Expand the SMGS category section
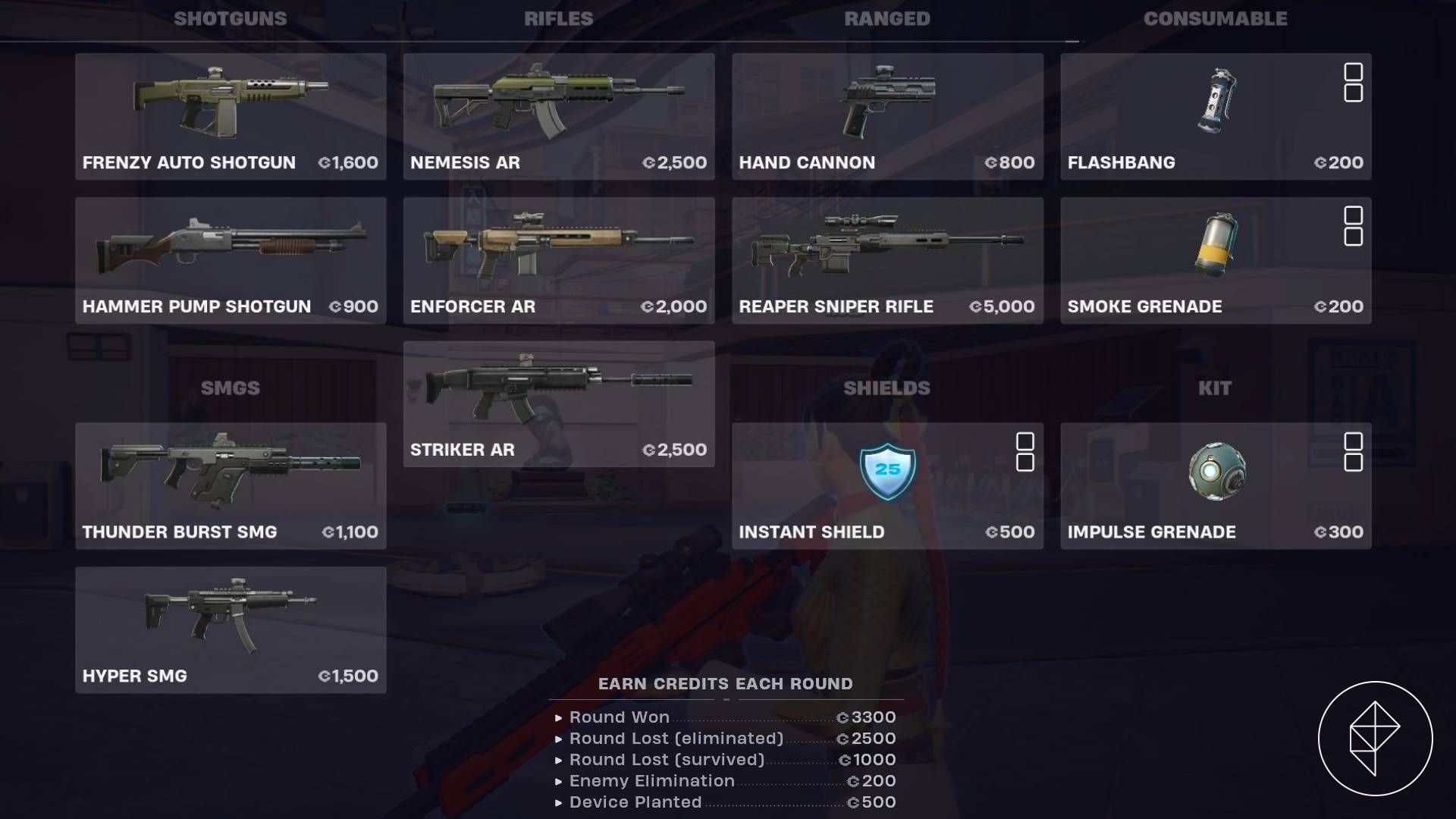 pyautogui.click(x=230, y=388)
